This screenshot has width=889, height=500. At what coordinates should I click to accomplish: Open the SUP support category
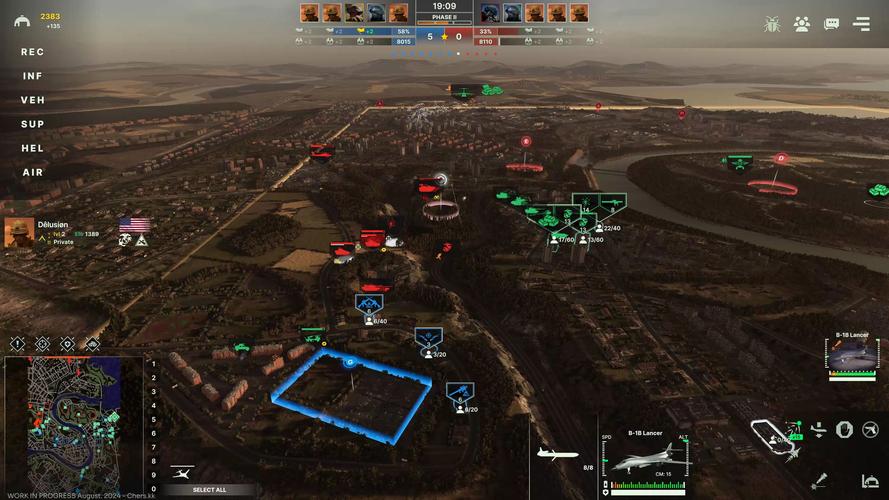pyautogui.click(x=33, y=124)
